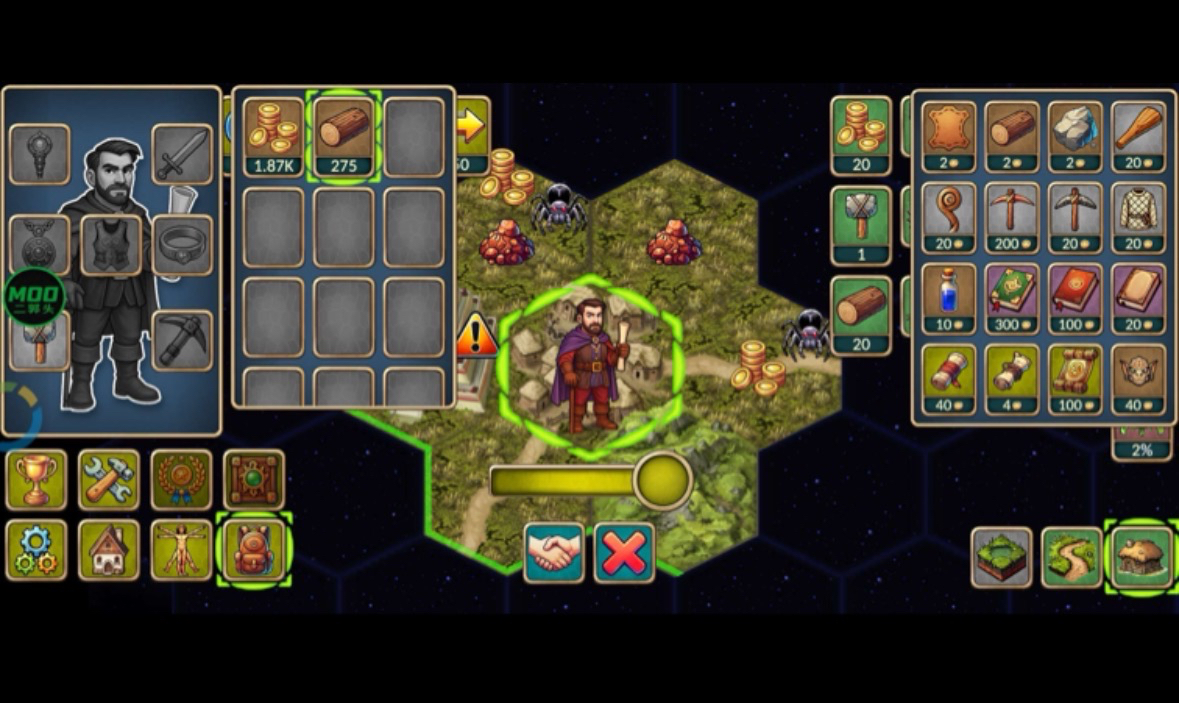Select the gold coins stack in inventory
Screen dimensions: 1179x703
[273, 137]
